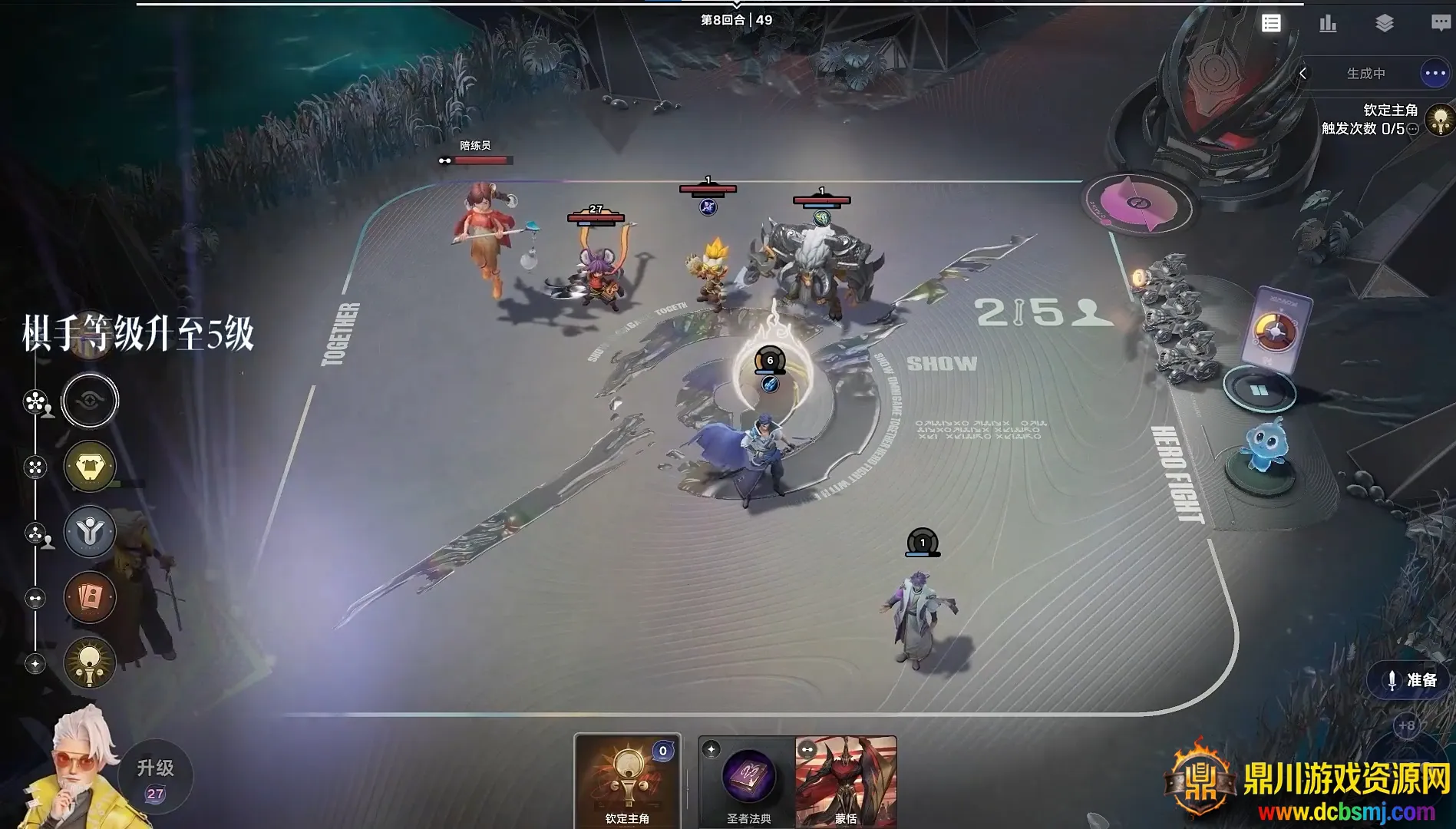The width and height of the screenshot is (1456, 829).
Task: Open the dcbsmj.com watermark link
Action: 1346,811
